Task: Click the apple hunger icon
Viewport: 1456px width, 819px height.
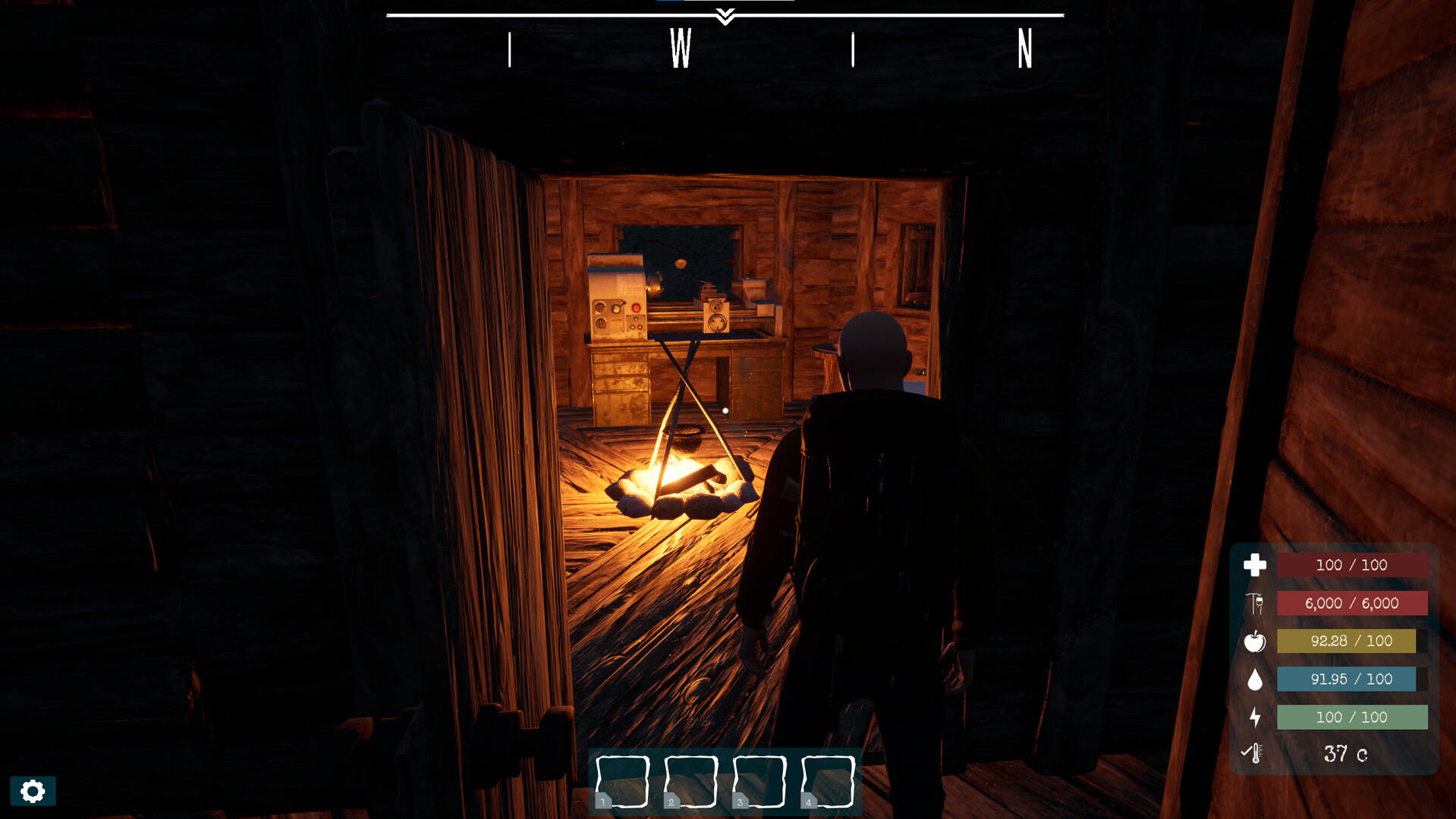Action: [x=1256, y=641]
